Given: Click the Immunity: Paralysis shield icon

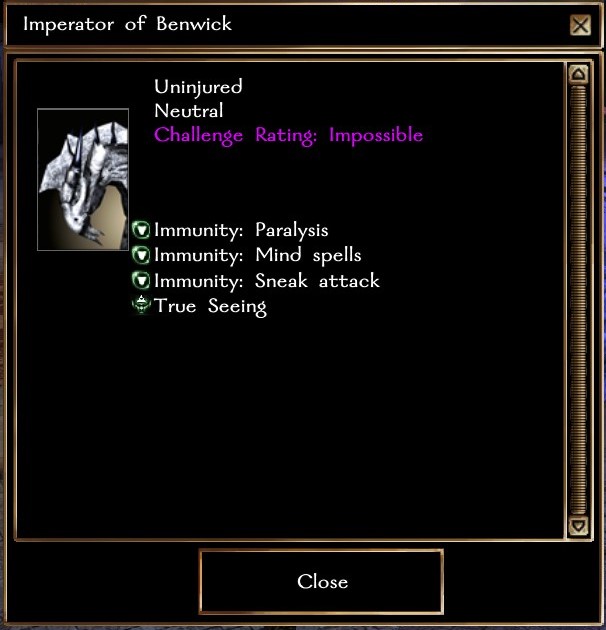Looking at the screenshot, I should tap(142, 231).
